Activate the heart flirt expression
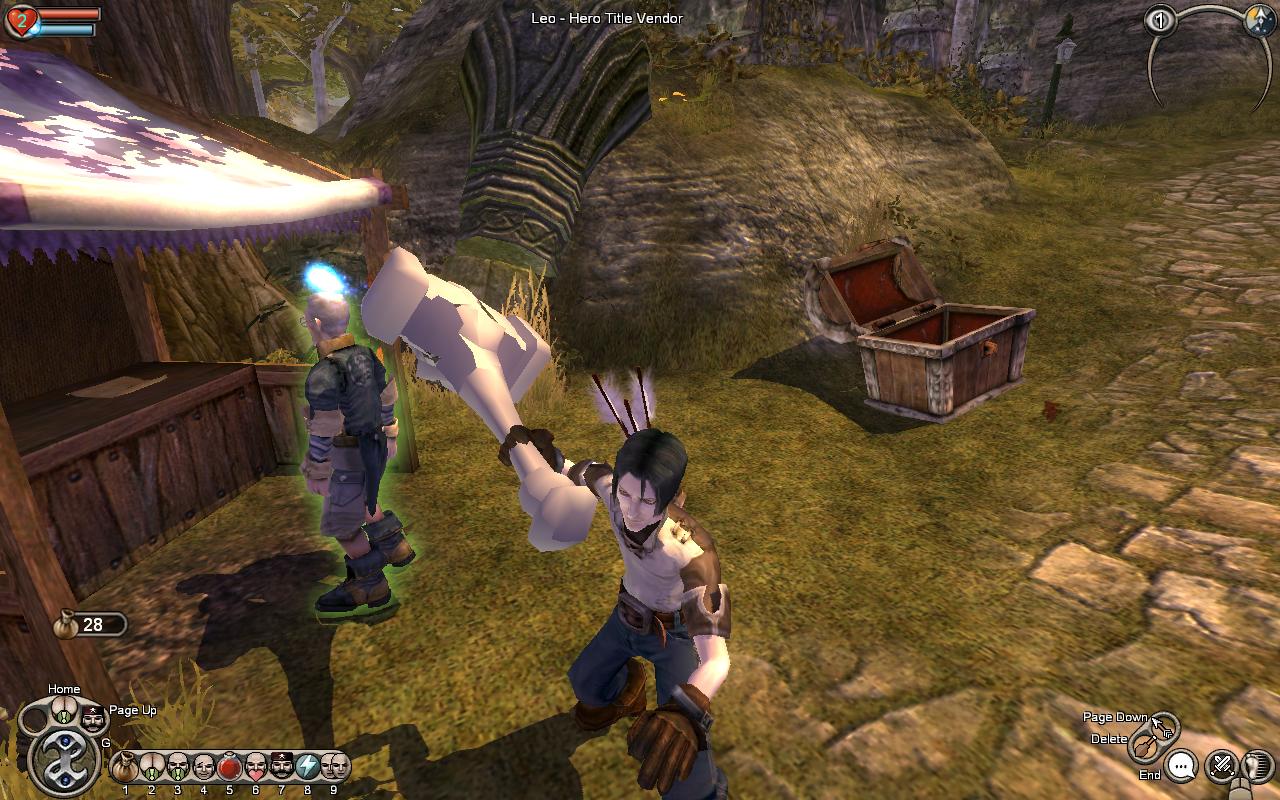 coord(255,767)
